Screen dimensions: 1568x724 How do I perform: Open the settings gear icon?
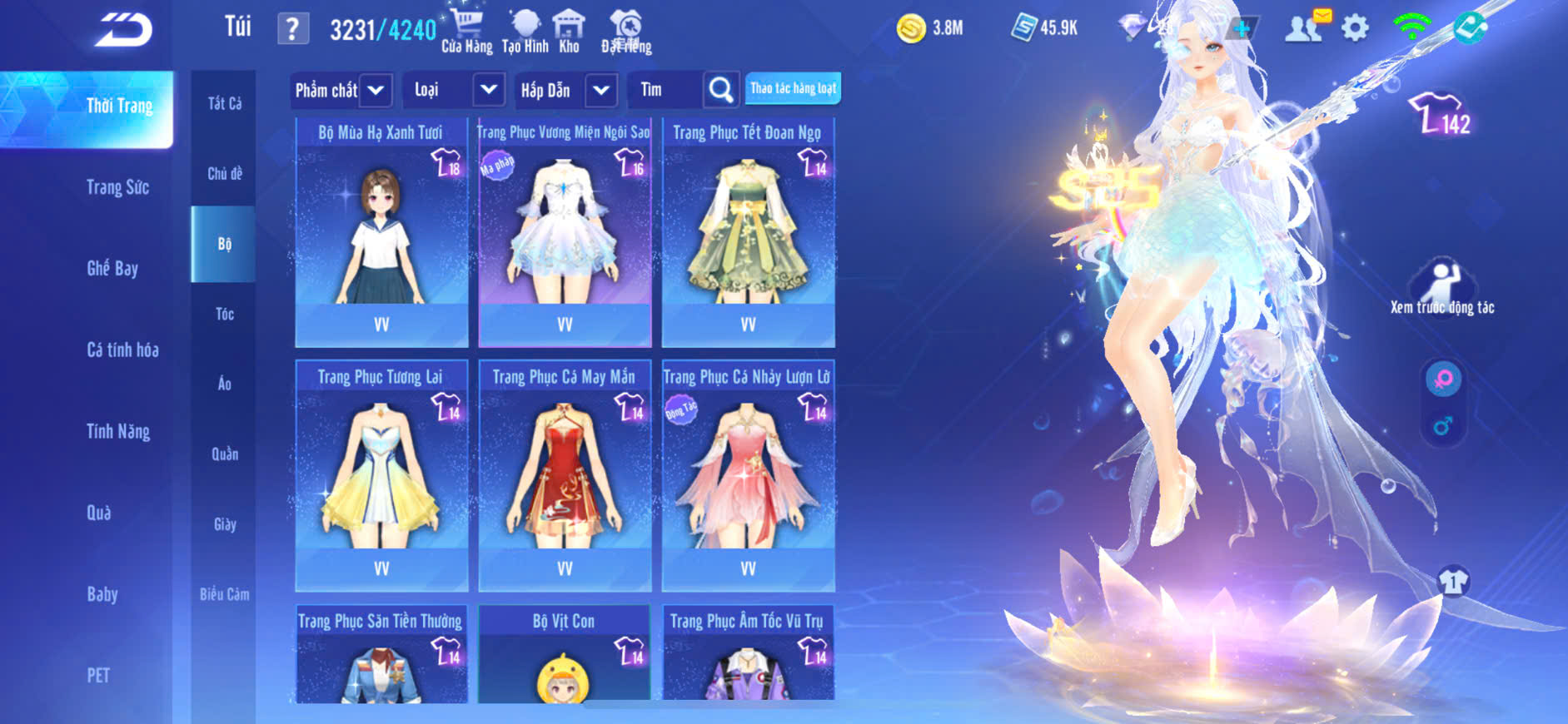pyautogui.click(x=1355, y=28)
